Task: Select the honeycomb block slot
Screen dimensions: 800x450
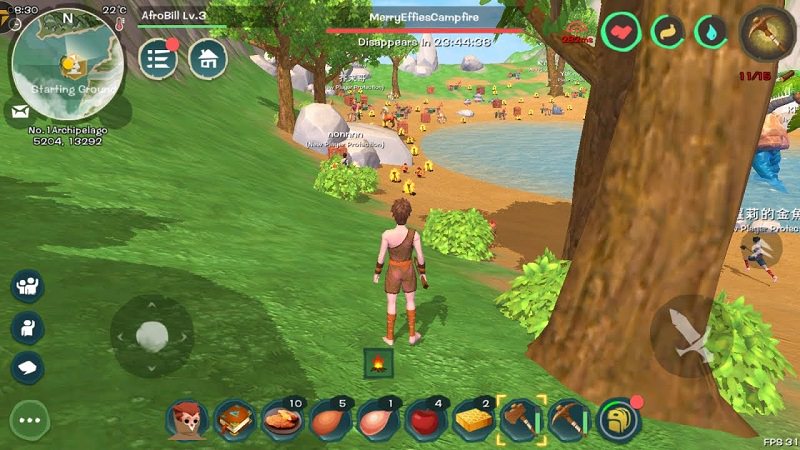Action: 474,420
